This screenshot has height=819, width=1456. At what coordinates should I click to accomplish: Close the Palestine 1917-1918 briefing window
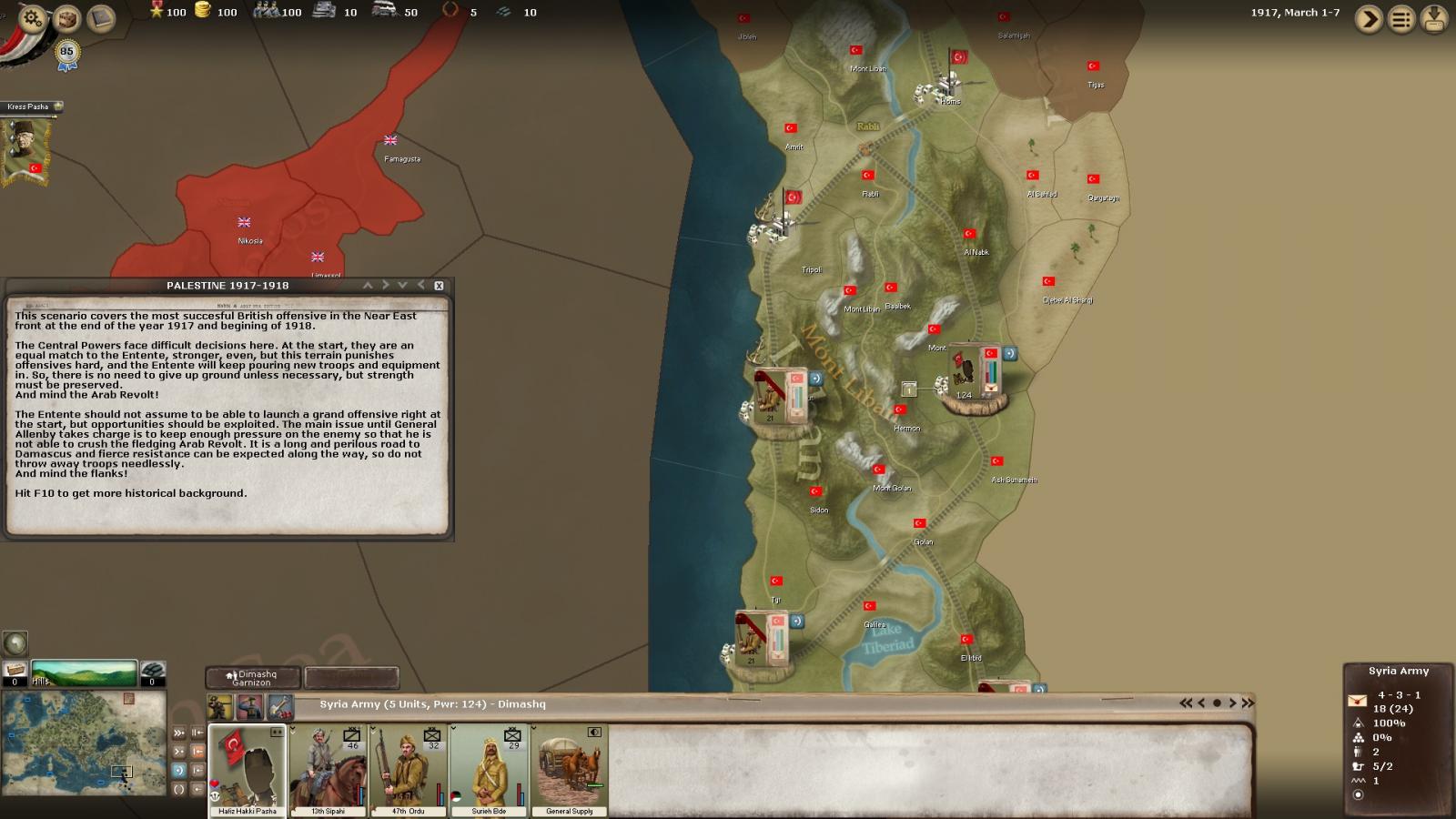coord(439,286)
